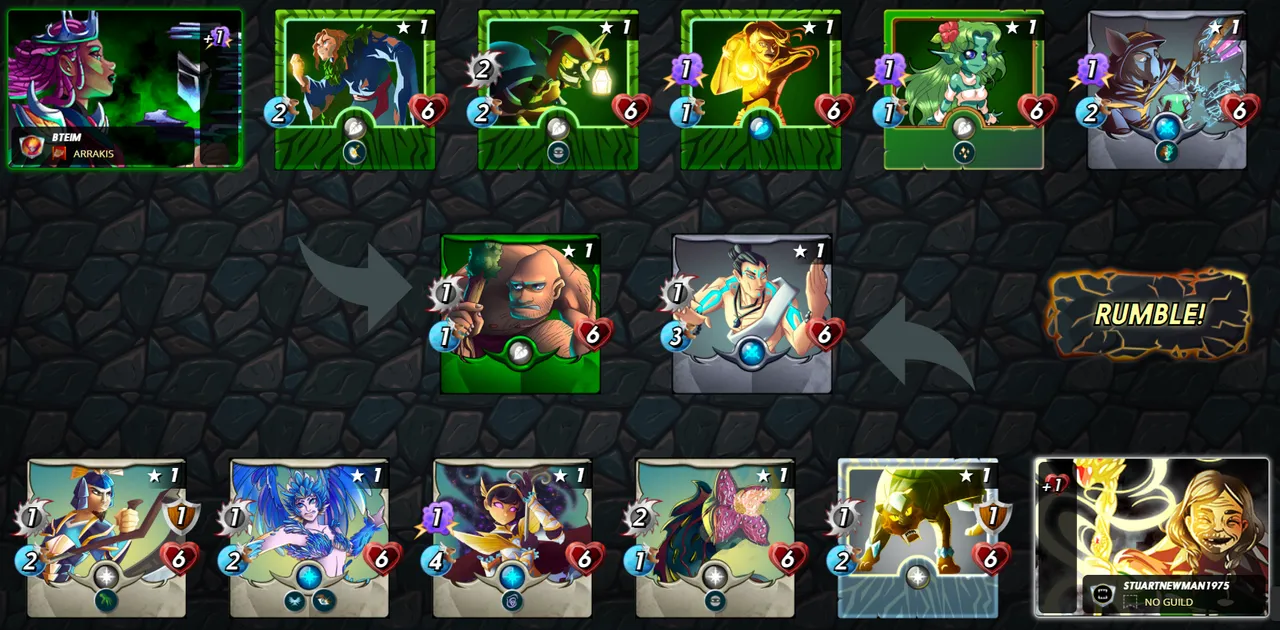Select the pink flower-headed creature card
Image resolution: width=1280 pixels, height=630 pixels.
point(715,536)
